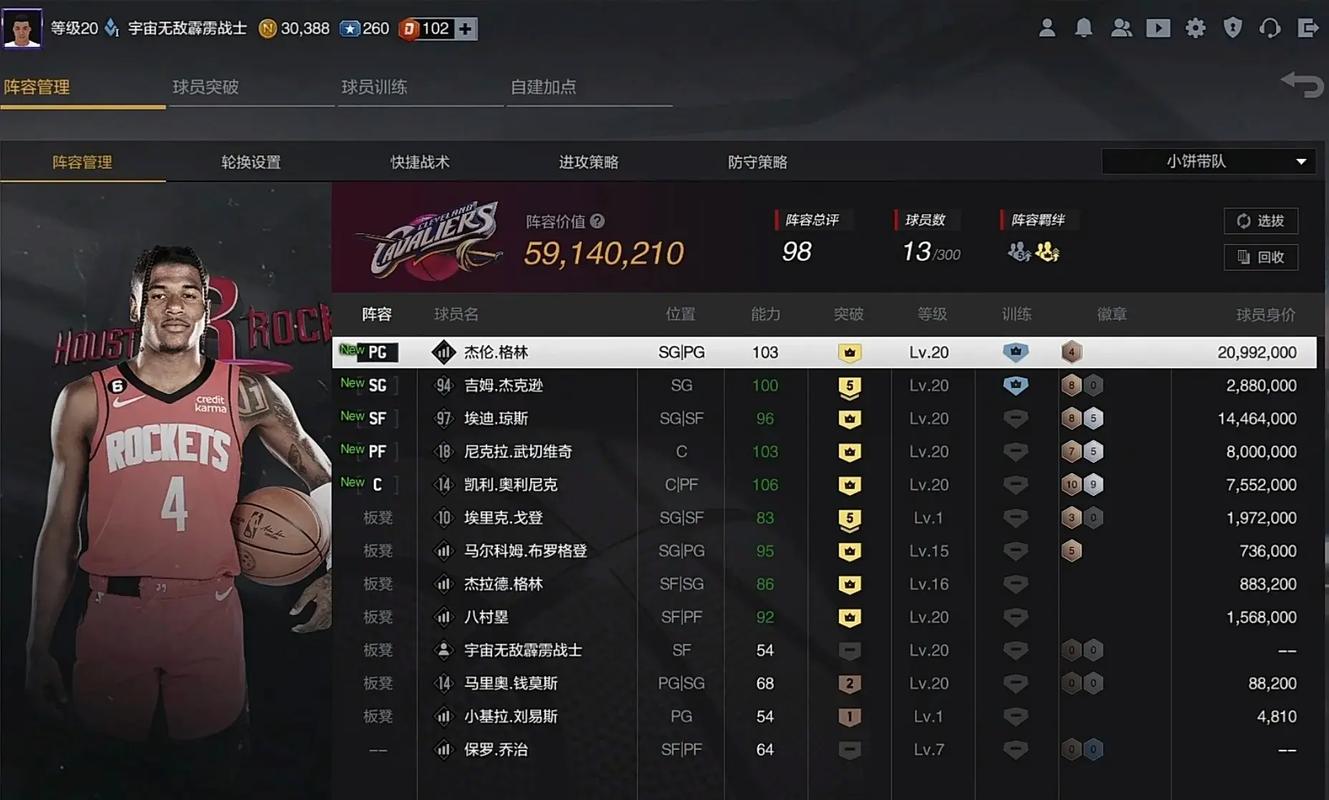Switch to the 防守策略 tab
Screen dimensions: 1329x800
757,161
